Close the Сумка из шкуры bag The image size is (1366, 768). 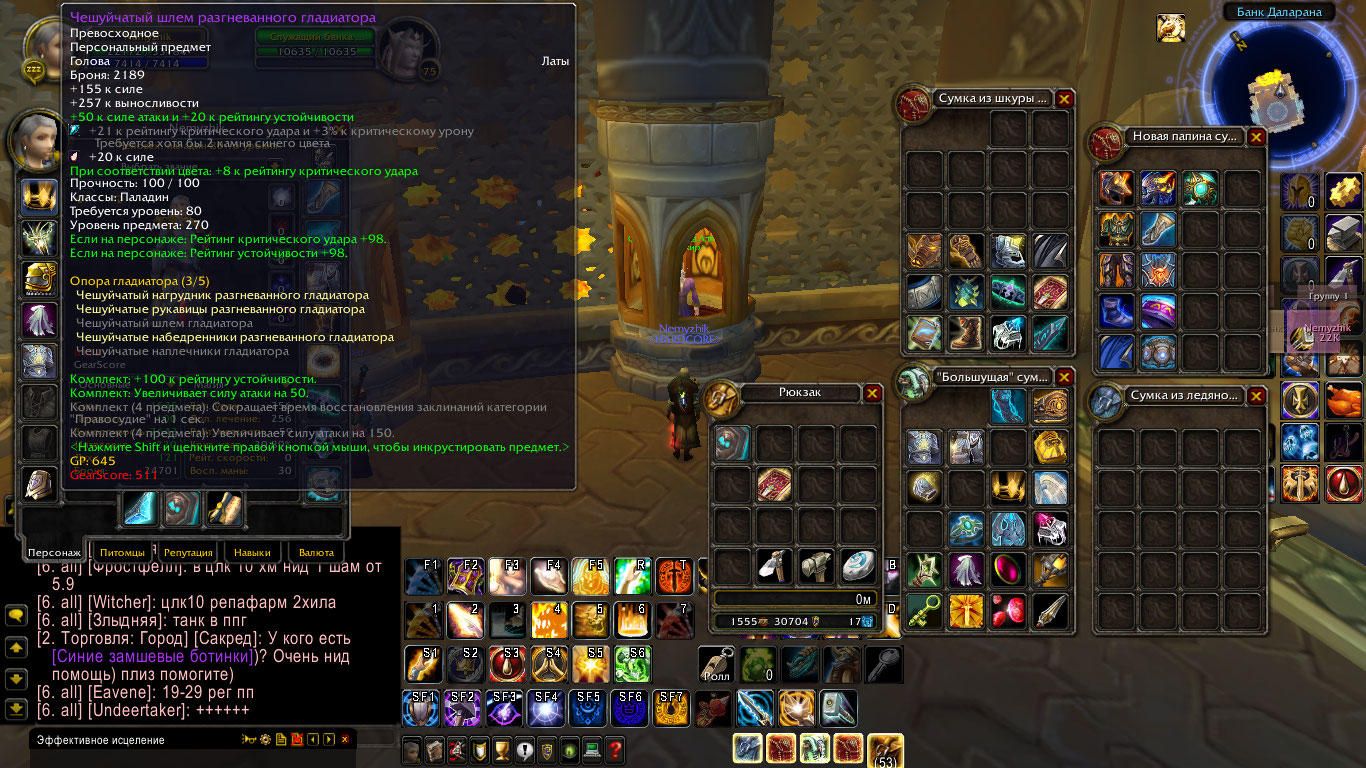tap(1065, 99)
